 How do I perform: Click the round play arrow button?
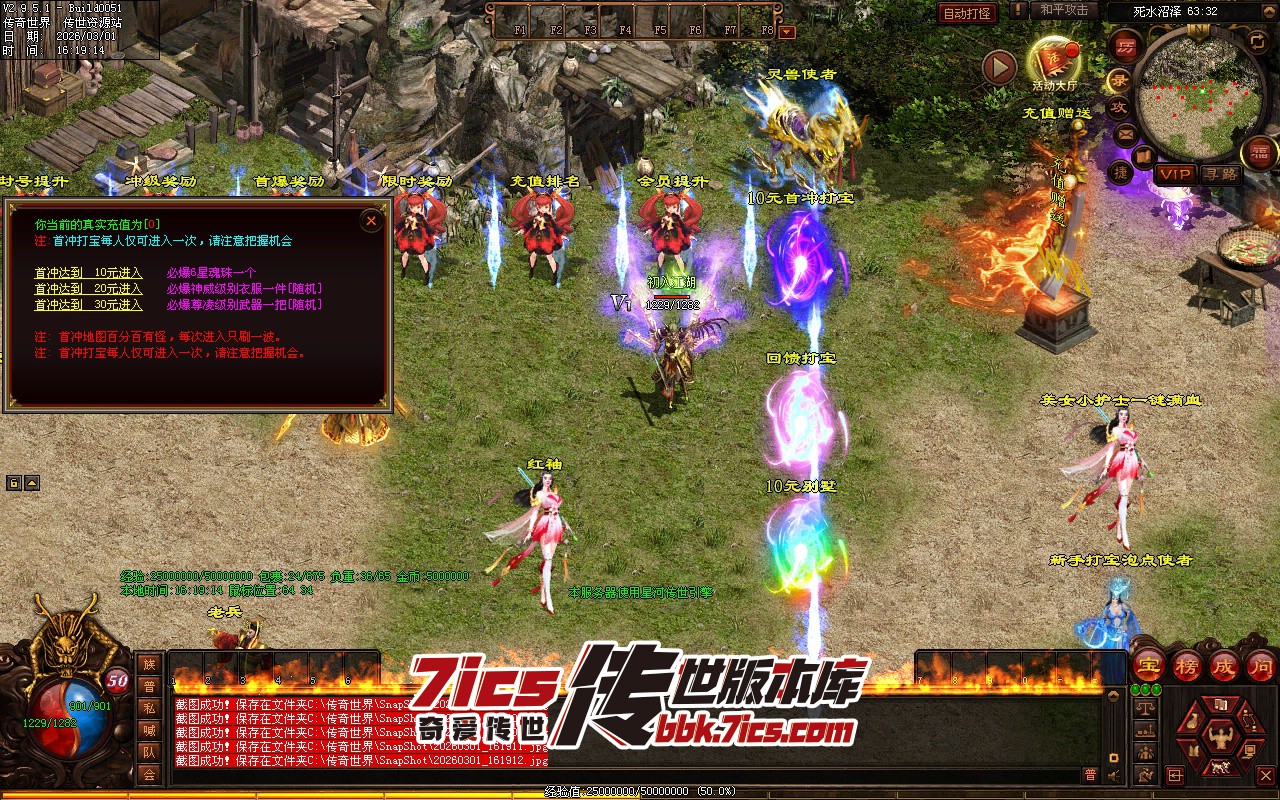coord(999,68)
